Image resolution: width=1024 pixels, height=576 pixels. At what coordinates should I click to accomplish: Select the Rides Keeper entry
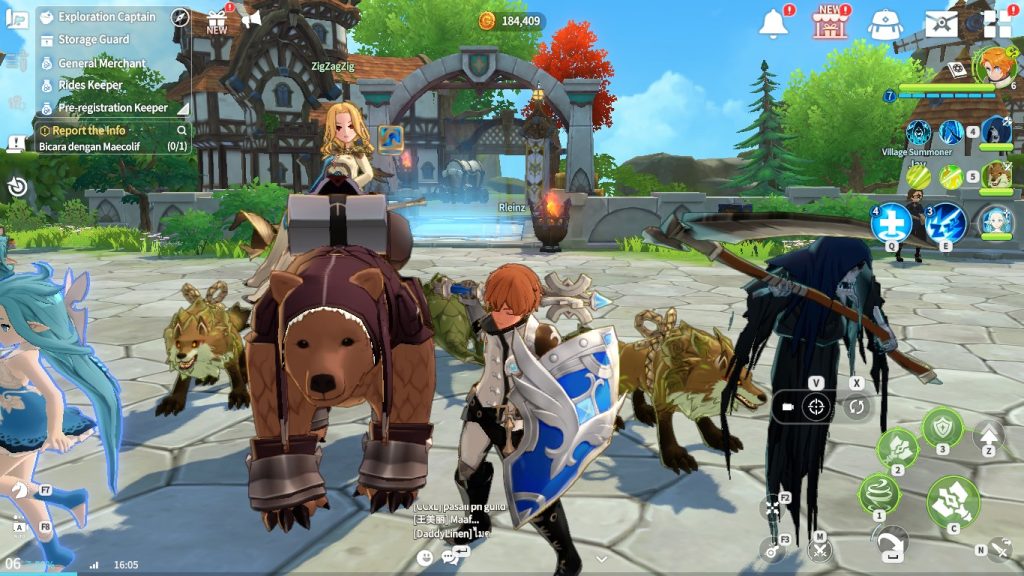90,85
